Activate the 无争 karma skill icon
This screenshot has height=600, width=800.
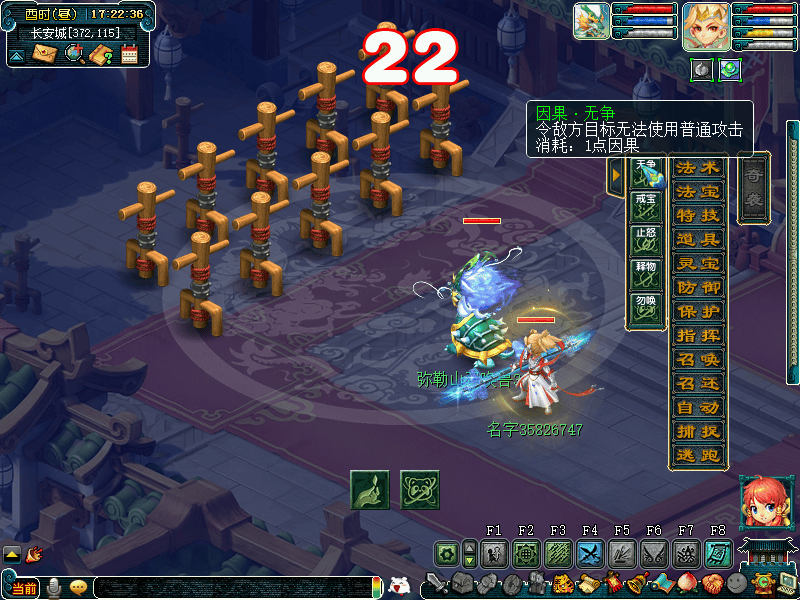[x=646, y=173]
